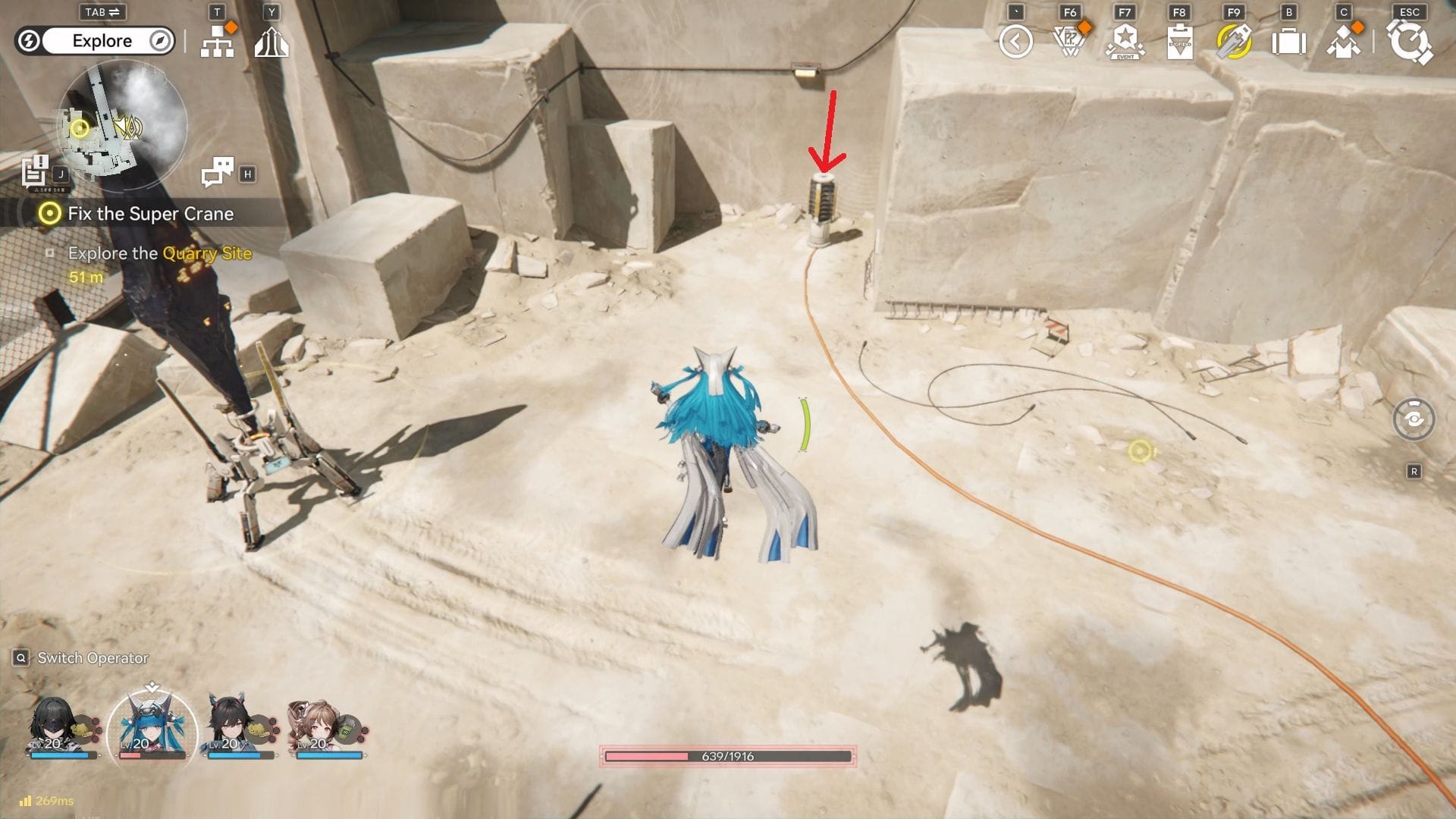
Task: Click the circled left-arrow back icon
Action: pos(1016,42)
